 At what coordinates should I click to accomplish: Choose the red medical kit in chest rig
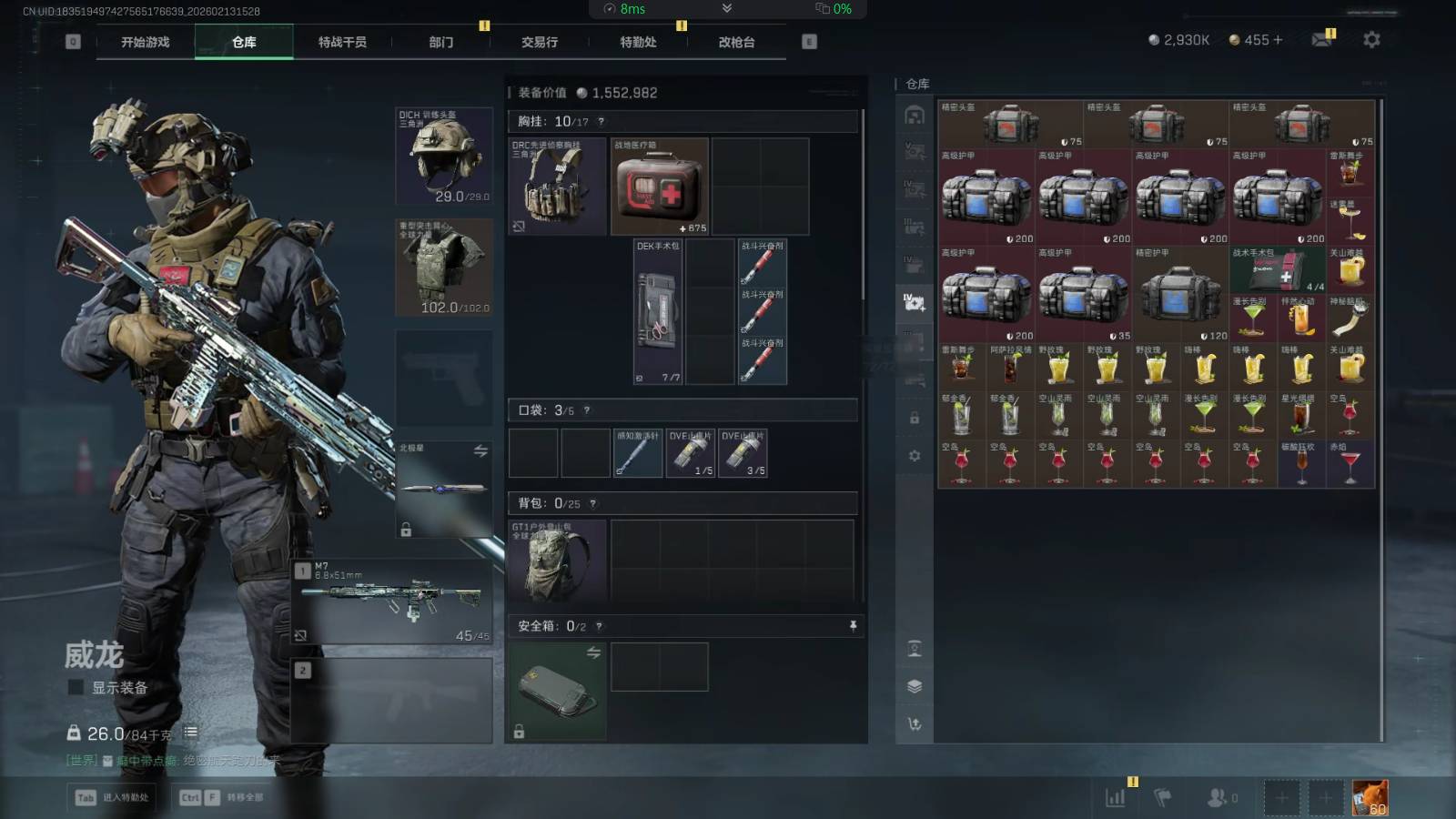pyautogui.click(x=659, y=187)
